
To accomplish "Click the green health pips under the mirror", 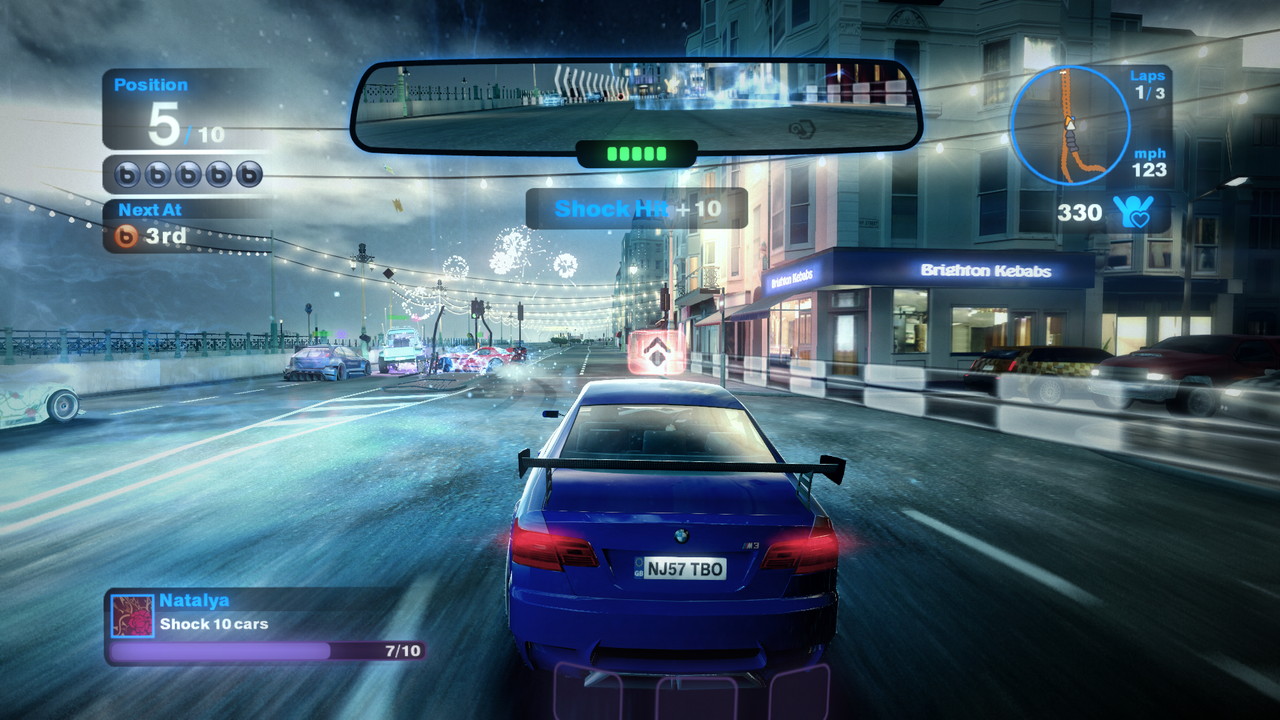I will (x=636, y=154).
